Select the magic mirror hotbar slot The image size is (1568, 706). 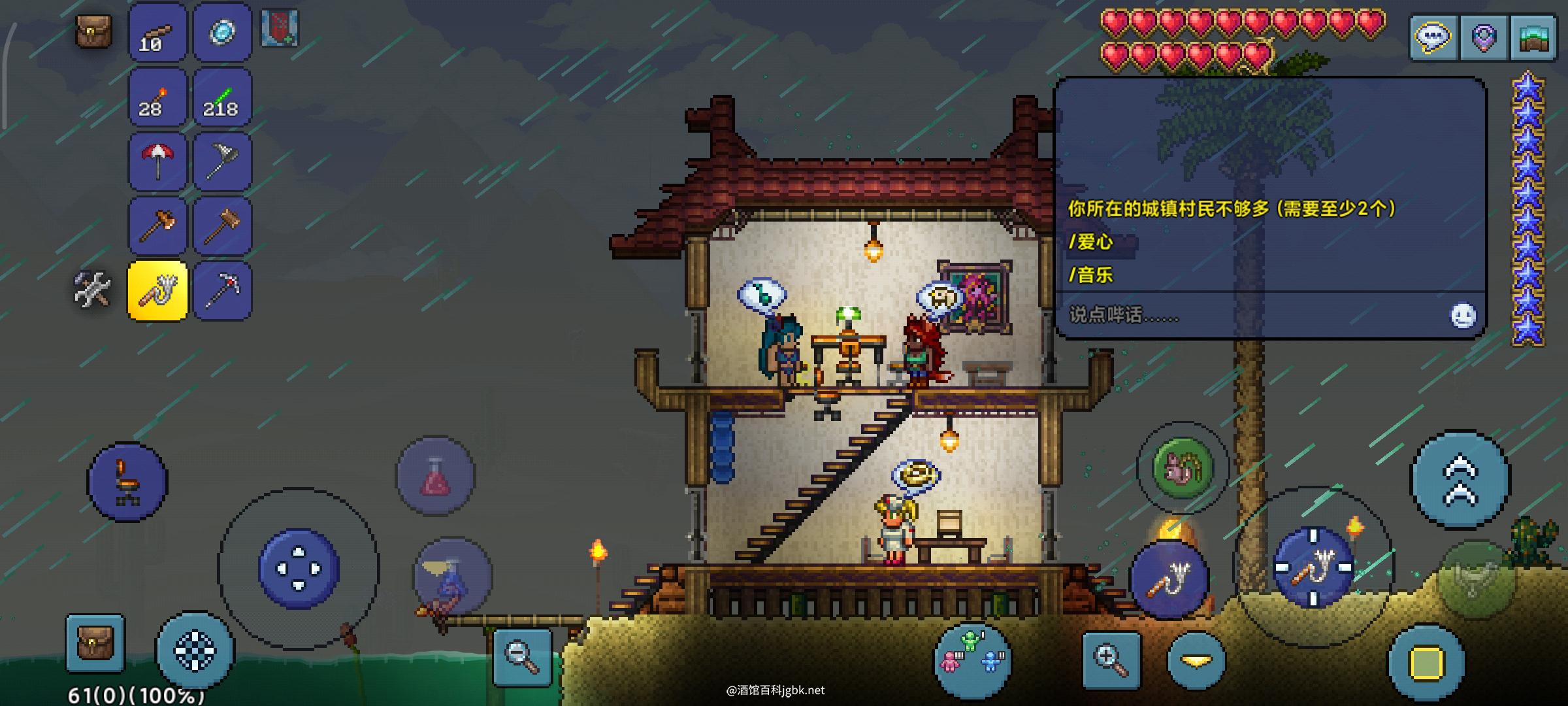[x=222, y=33]
